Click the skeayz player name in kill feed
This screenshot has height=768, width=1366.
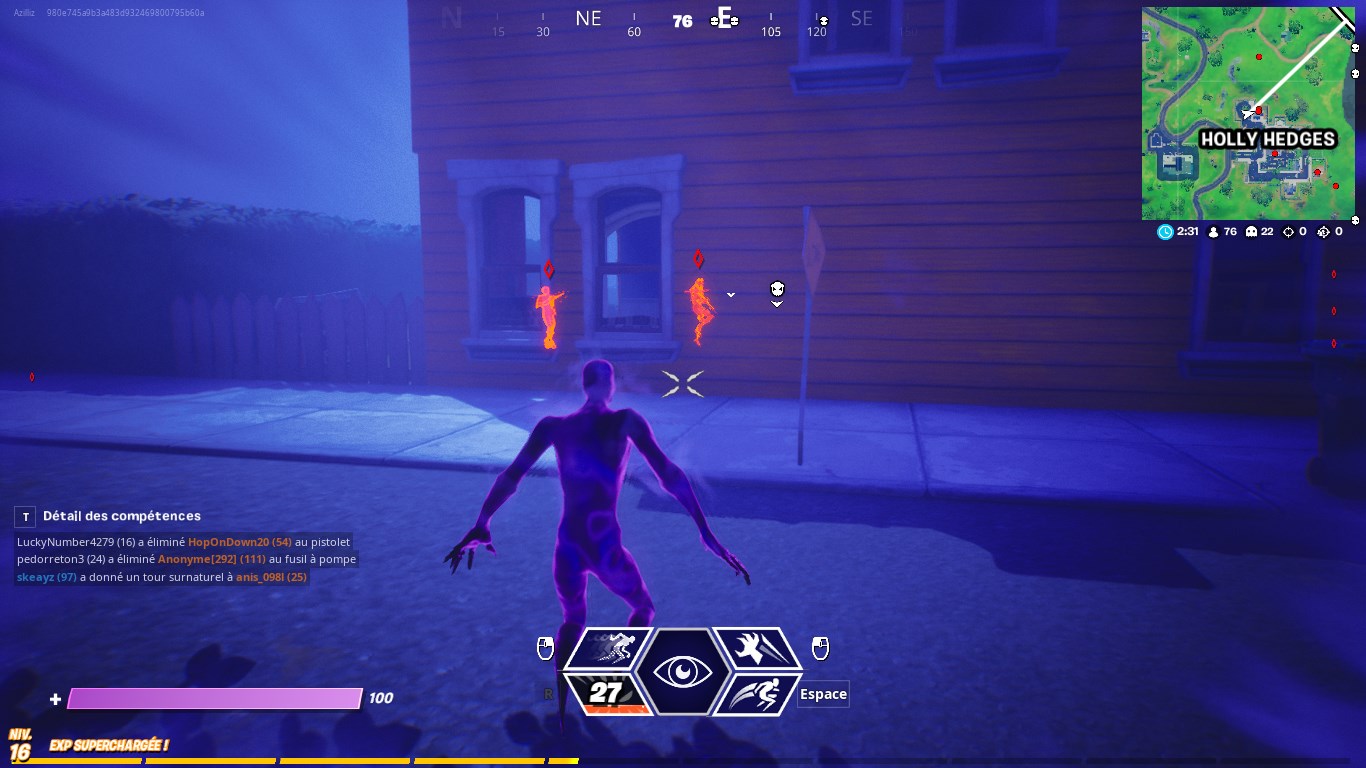coord(36,577)
